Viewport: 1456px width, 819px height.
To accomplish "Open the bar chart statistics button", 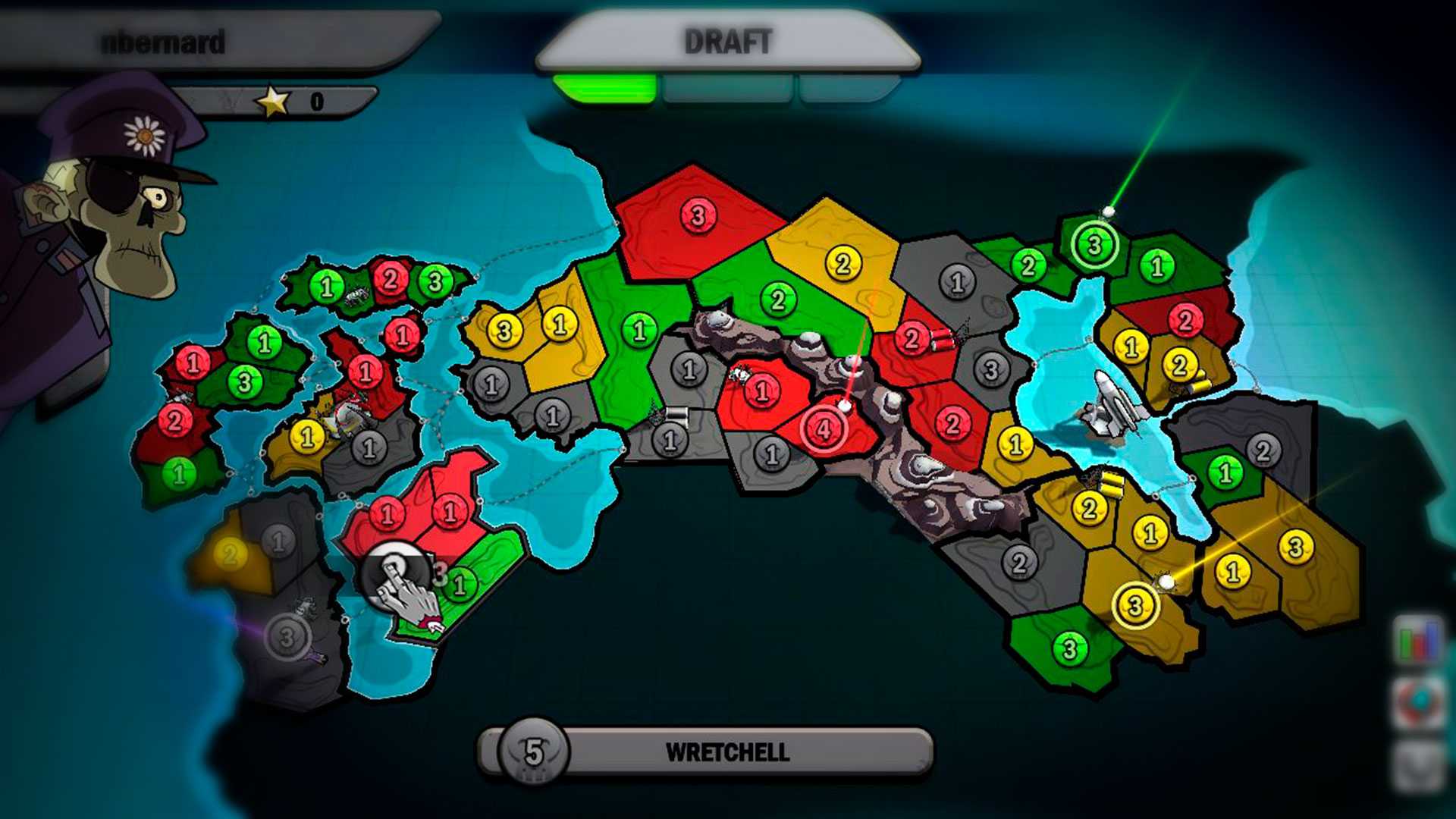I will 1417,641.
